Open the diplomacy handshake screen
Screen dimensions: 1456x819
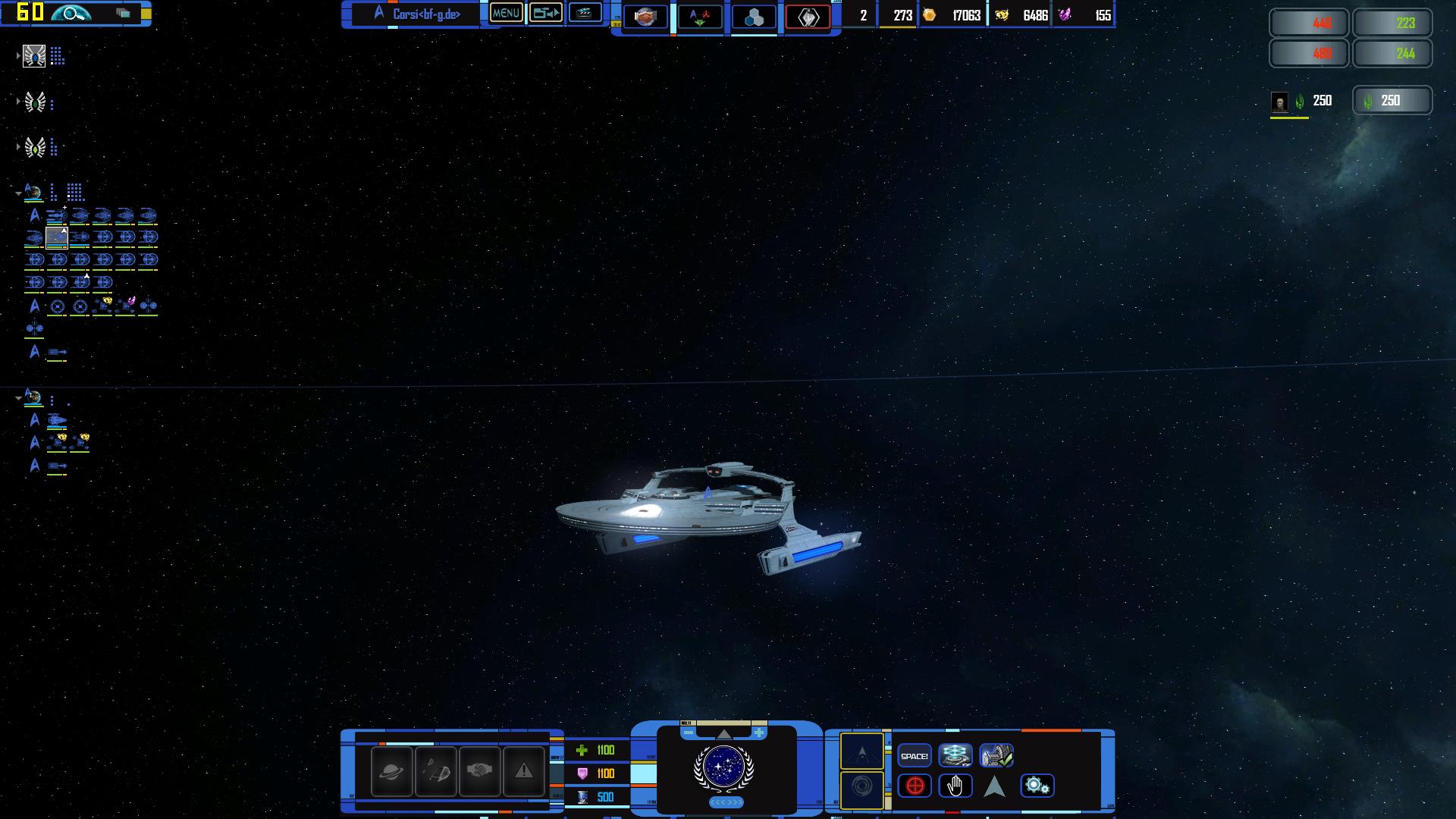tap(645, 17)
